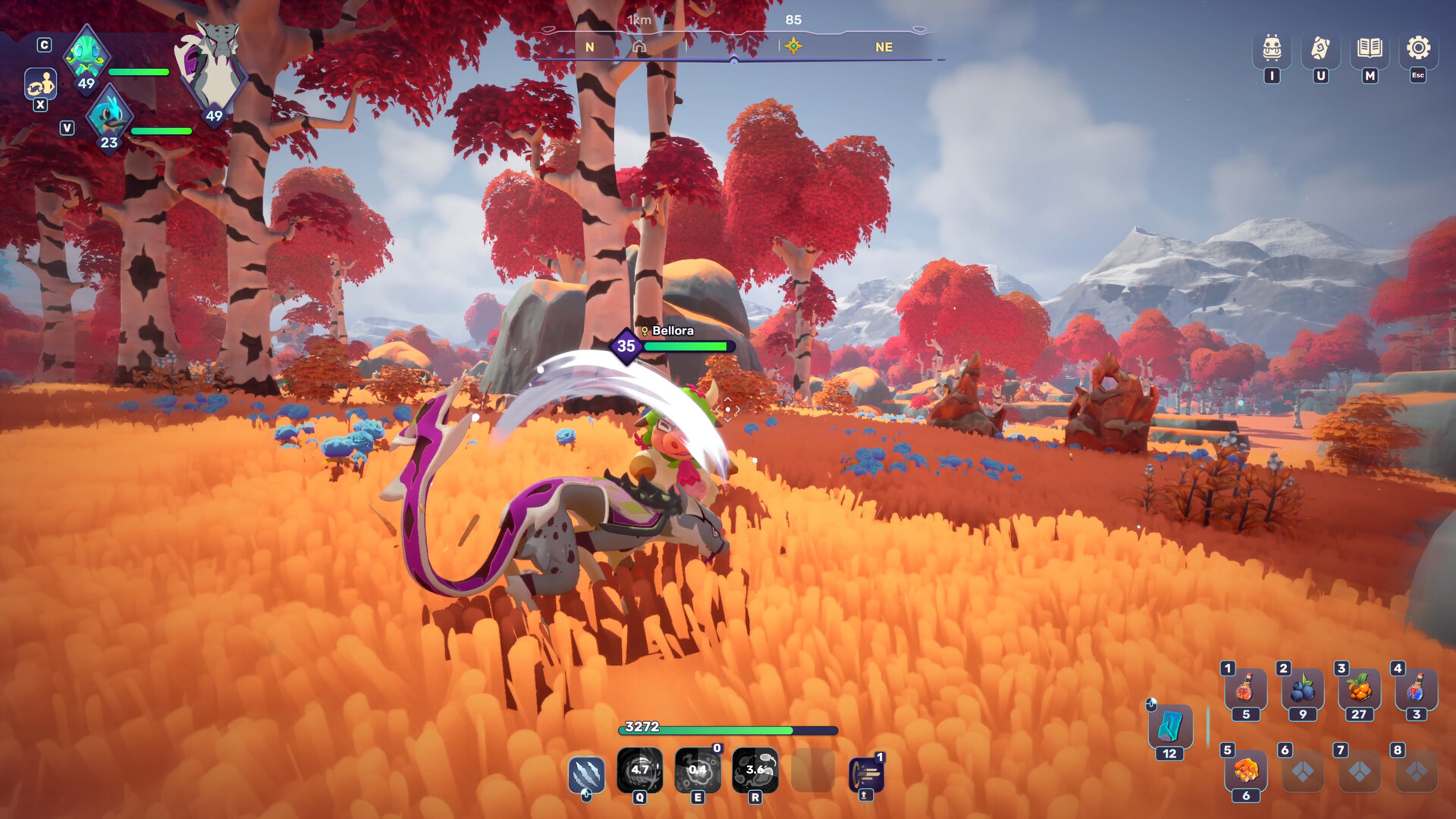1456x819 pixels.
Task: Click the home marker on the compass bar
Action: (641, 47)
